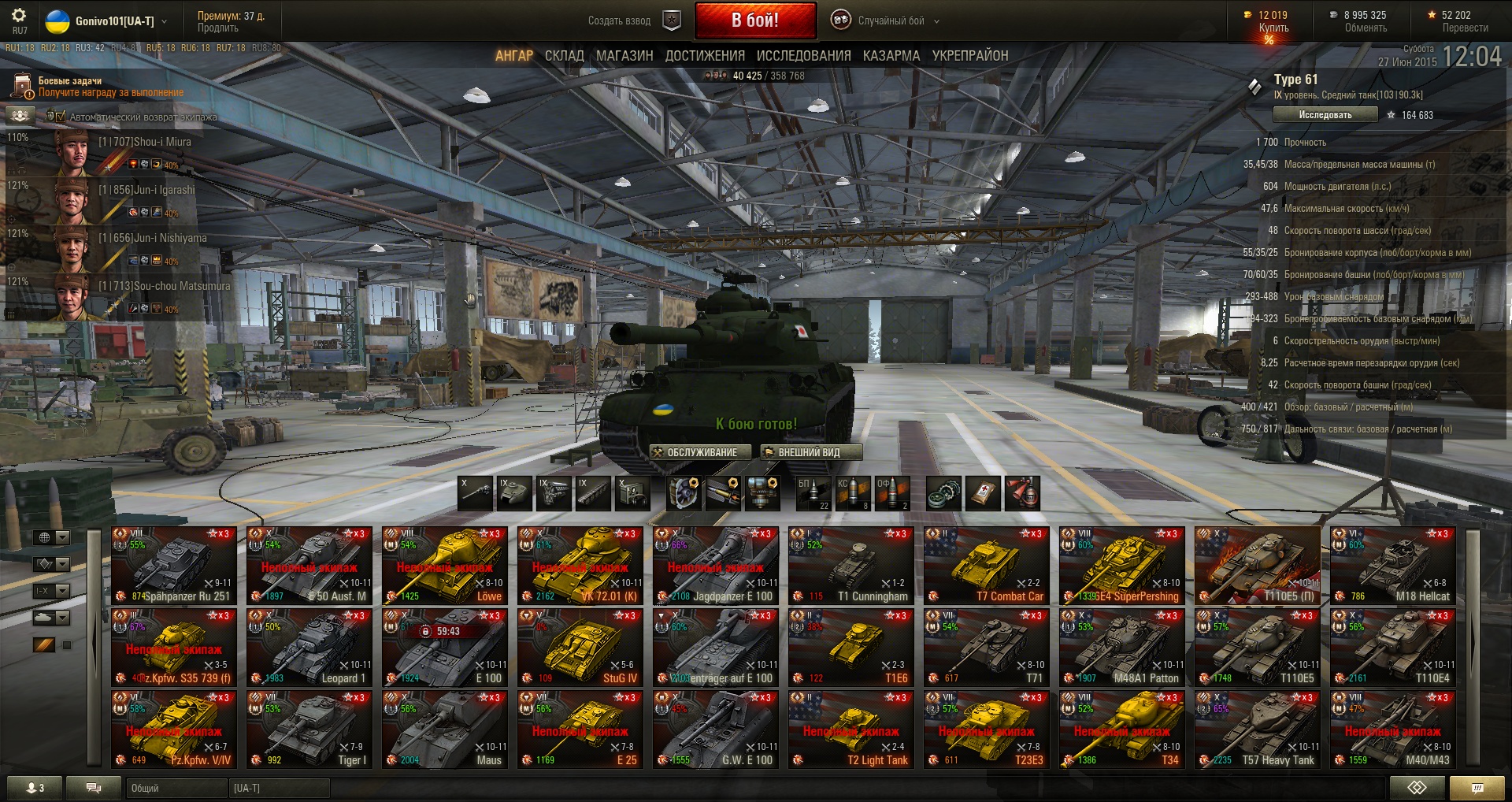Open ВНЕШНИЙ ВИД customization

tap(811, 452)
